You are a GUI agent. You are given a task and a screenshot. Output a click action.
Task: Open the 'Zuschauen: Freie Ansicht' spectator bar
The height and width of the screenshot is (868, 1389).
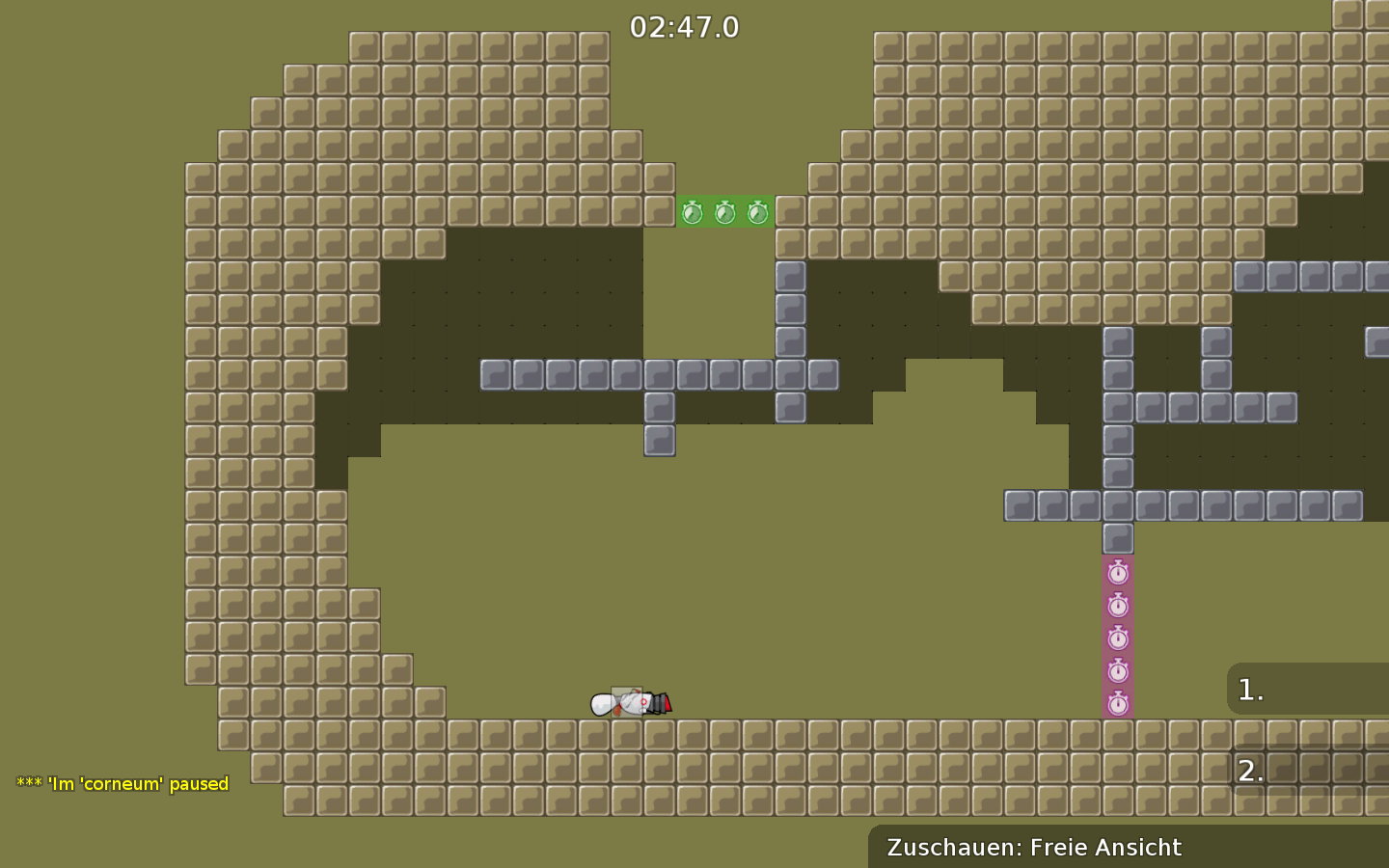tap(1035, 847)
